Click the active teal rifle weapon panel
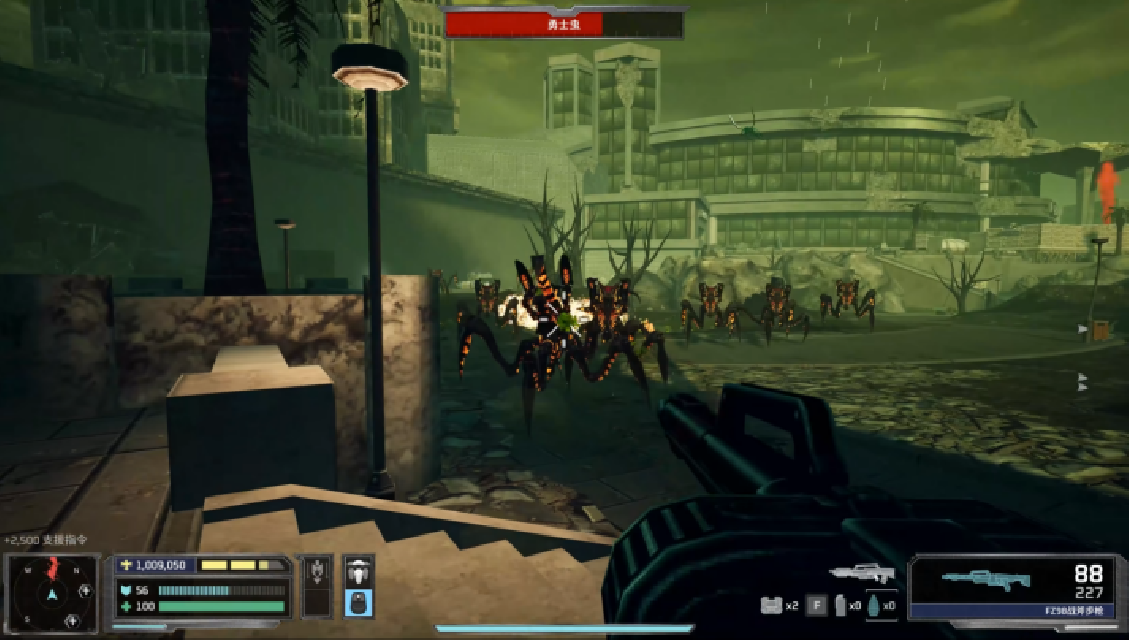Image resolution: width=1129 pixels, height=640 pixels. [1011, 586]
